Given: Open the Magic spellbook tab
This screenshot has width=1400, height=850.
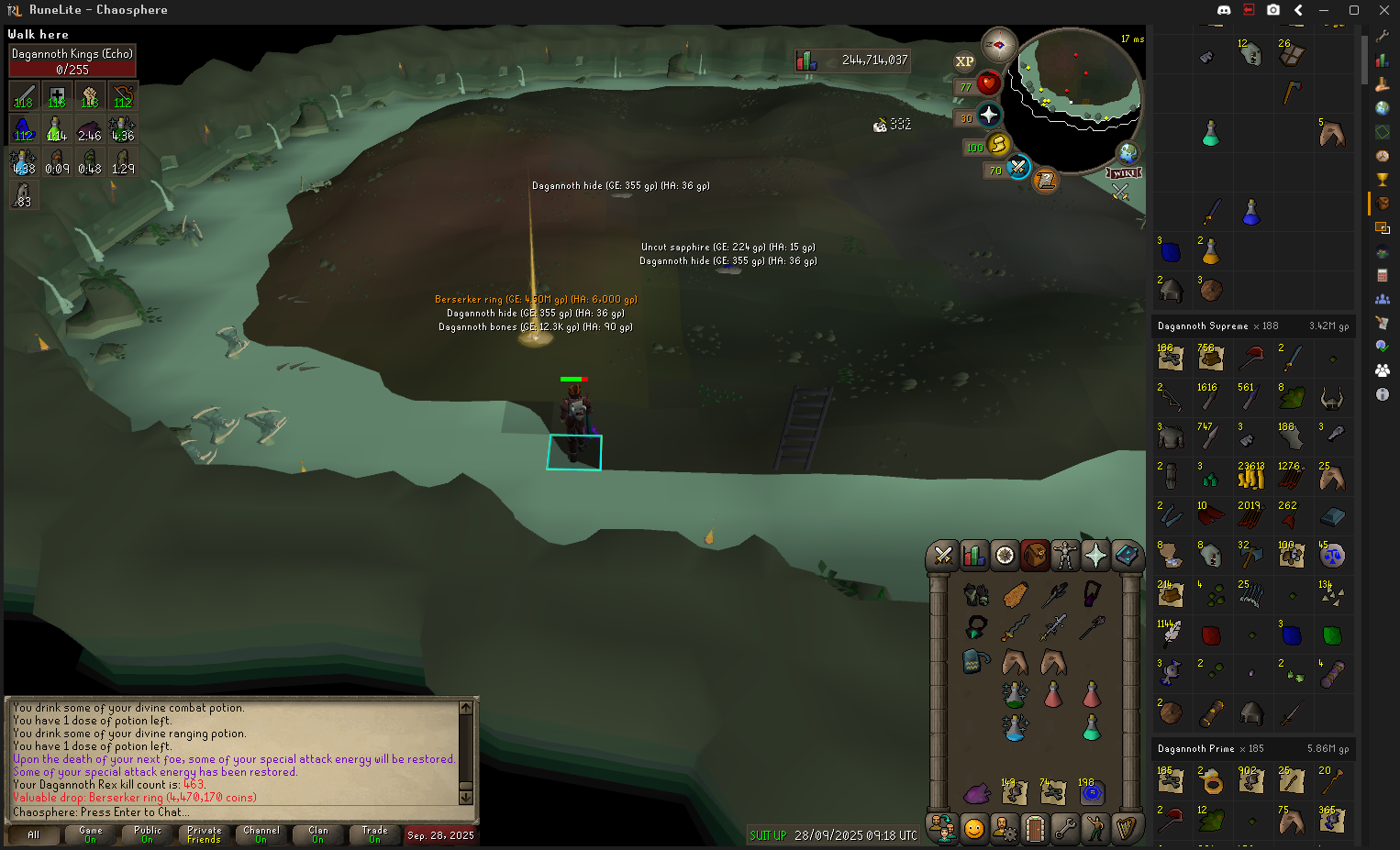Looking at the screenshot, I should 1127,555.
